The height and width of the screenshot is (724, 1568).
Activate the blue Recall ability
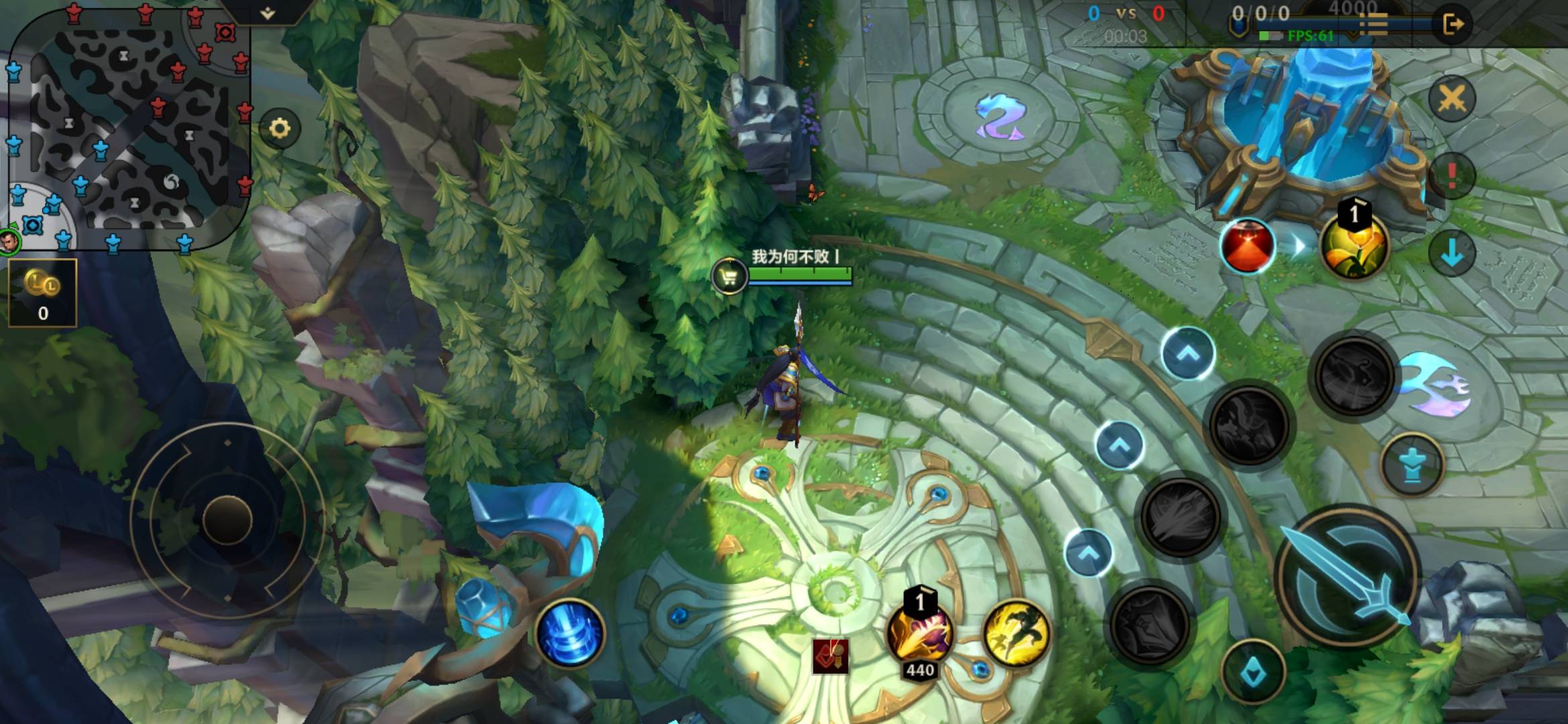click(570, 633)
